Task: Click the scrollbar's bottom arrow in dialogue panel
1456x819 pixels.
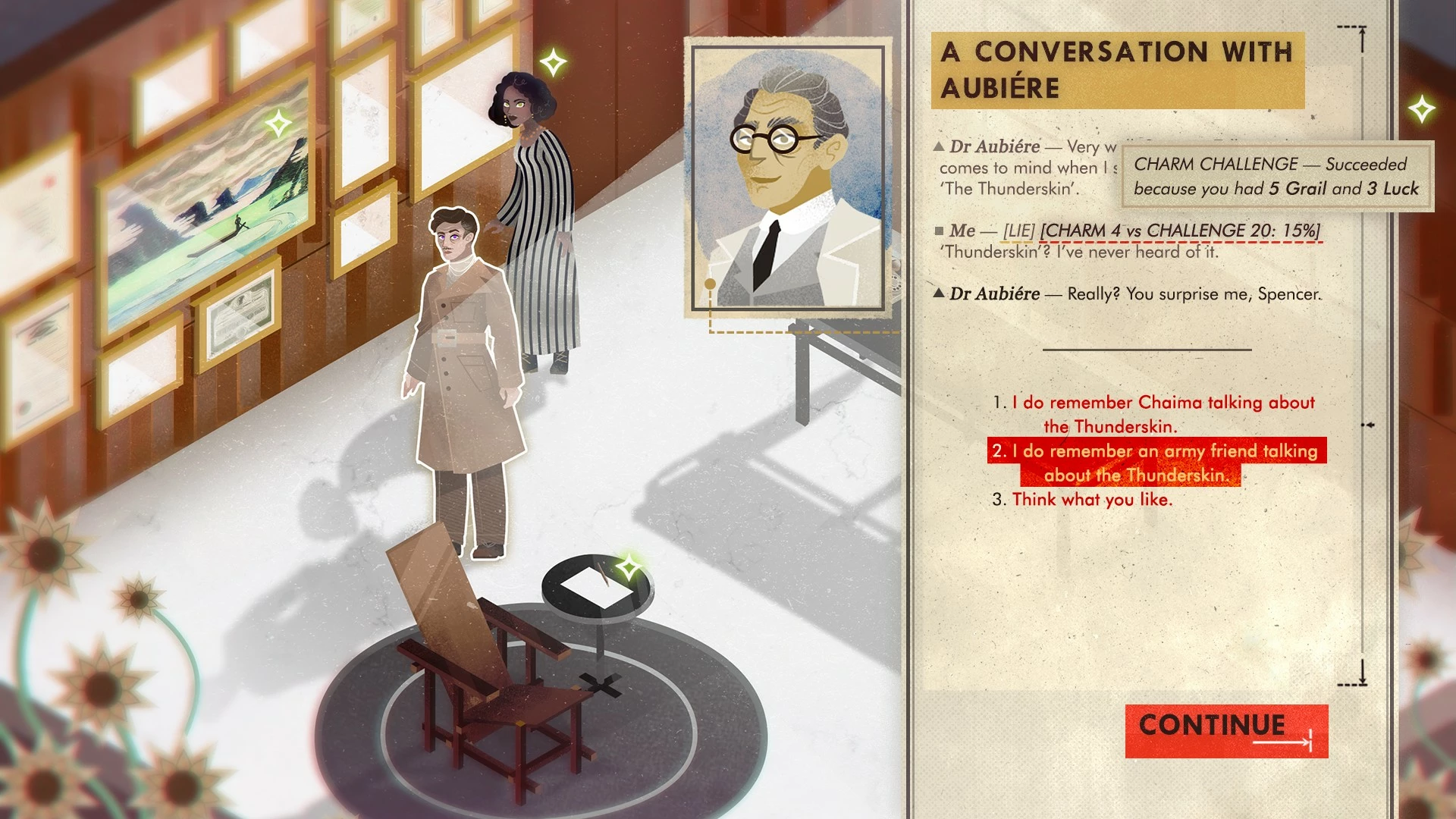Action: pos(1362,673)
